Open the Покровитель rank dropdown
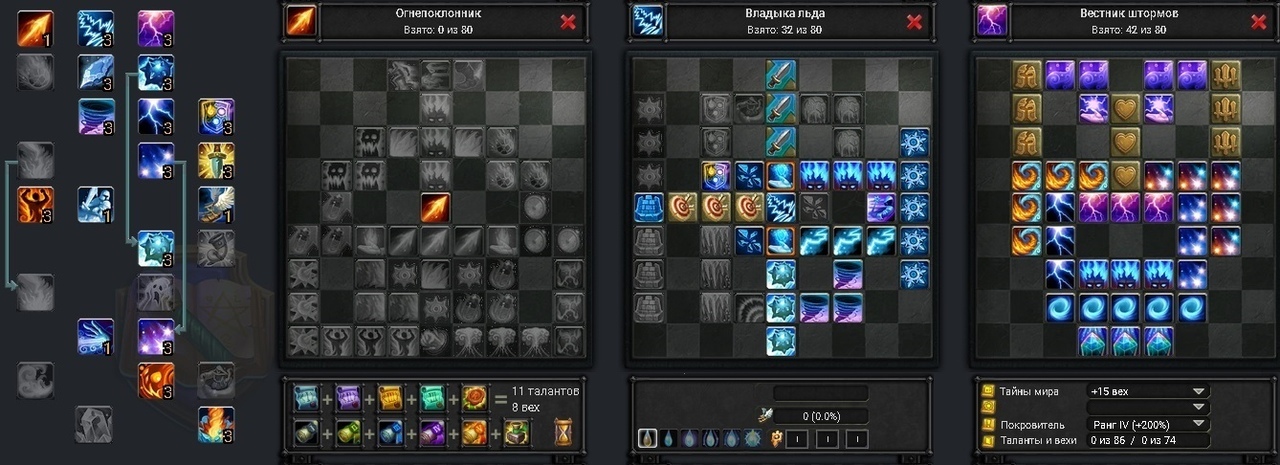Image resolution: width=1280 pixels, height=465 pixels. pyautogui.click(x=1198, y=424)
